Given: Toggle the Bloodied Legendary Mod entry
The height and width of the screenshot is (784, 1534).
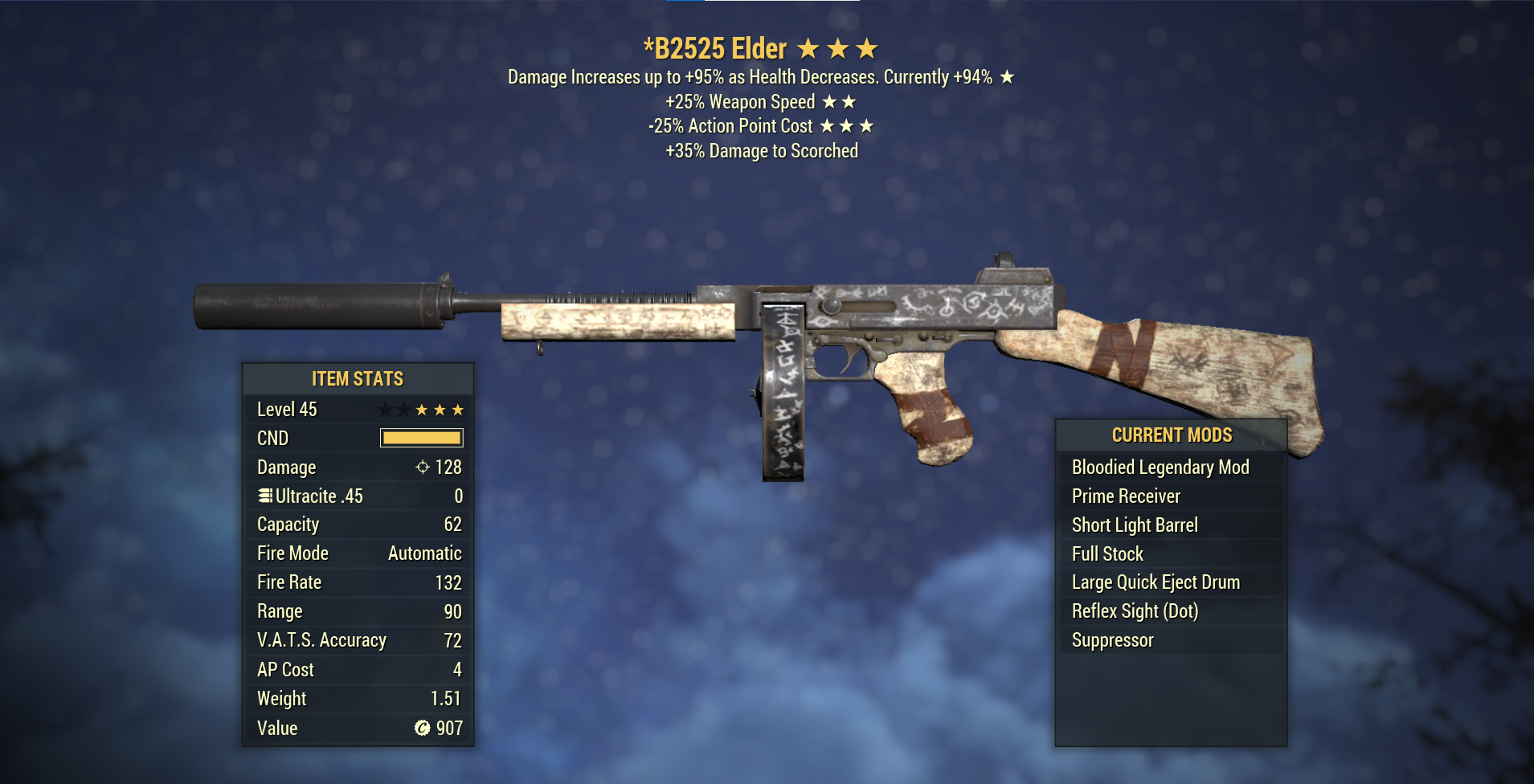Looking at the screenshot, I should [x=1160, y=467].
